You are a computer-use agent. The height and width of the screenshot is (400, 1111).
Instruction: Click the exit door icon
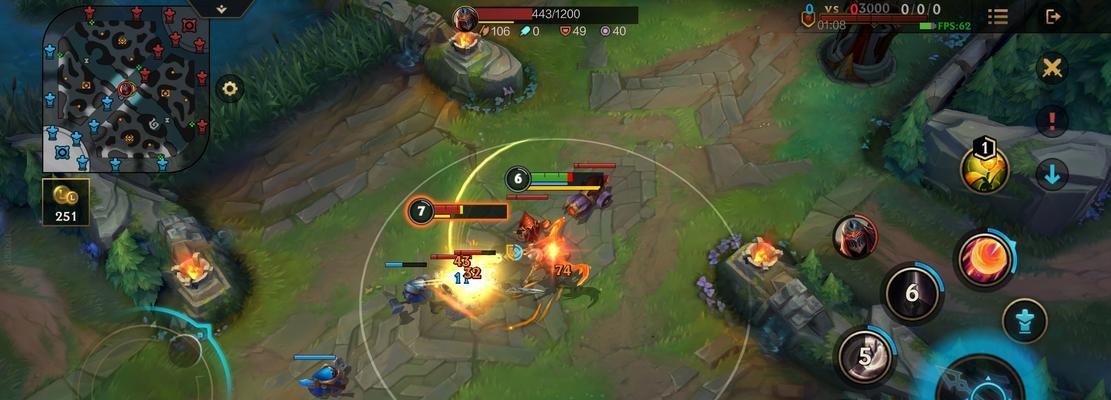[1053, 16]
